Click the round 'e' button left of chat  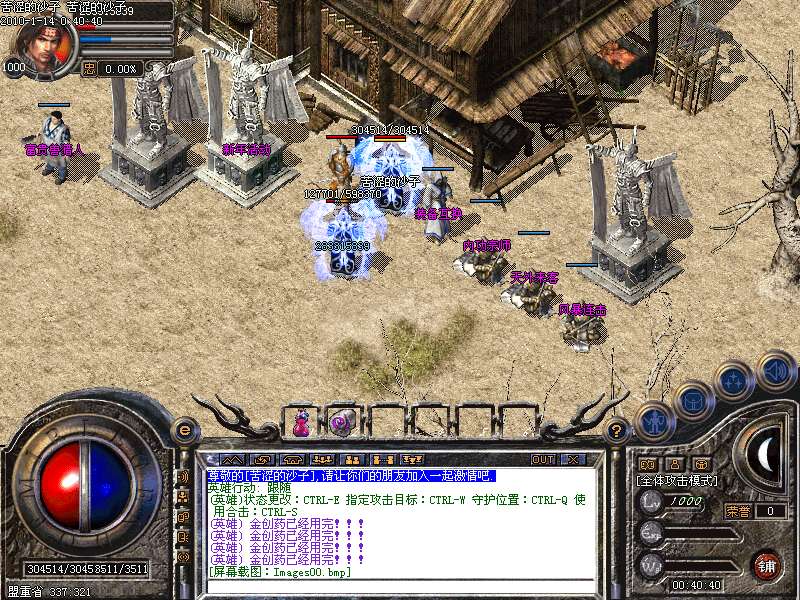pyautogui.click(x=184, y=430)
